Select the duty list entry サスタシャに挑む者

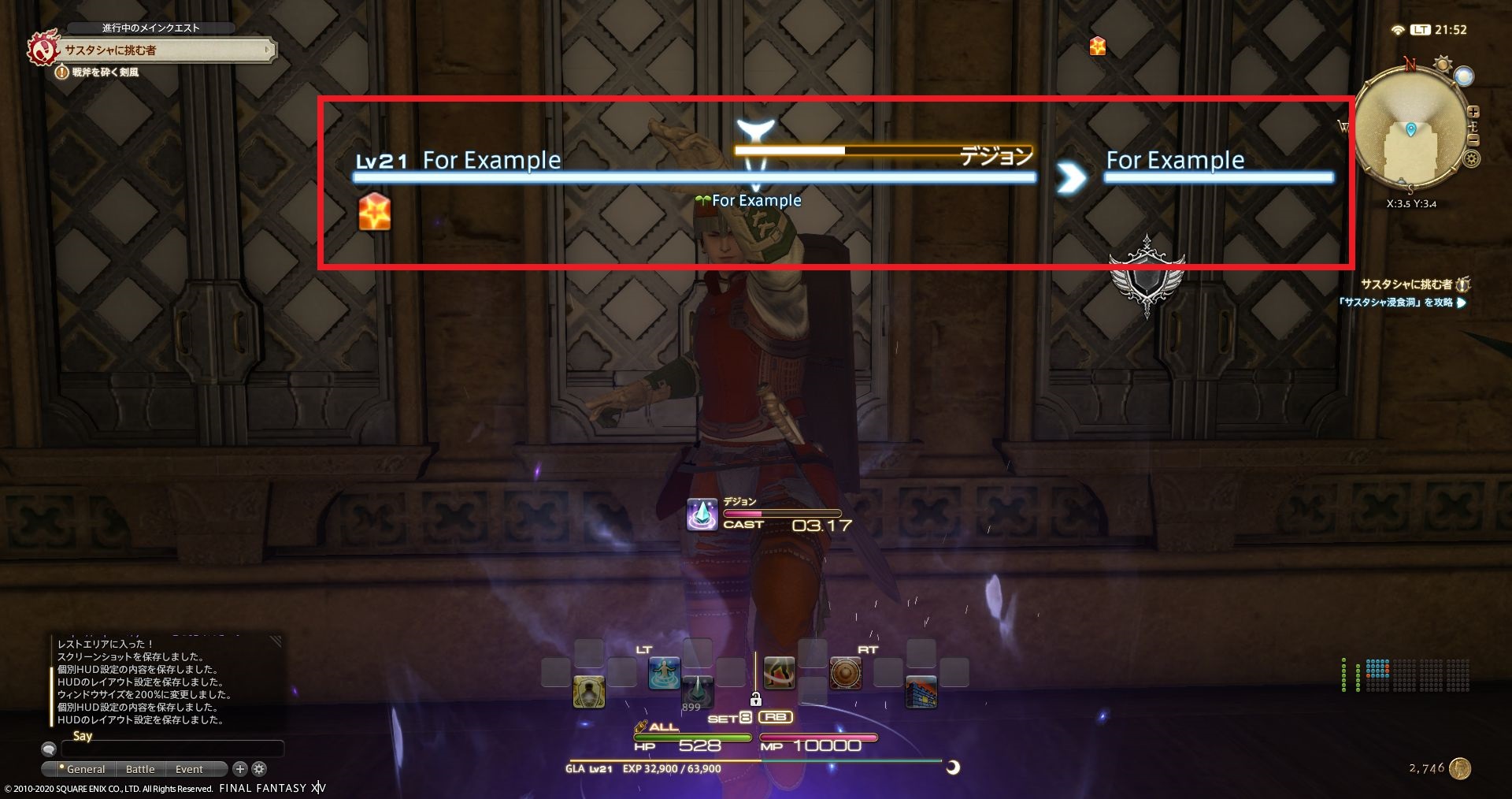(x=1406, y=284)
